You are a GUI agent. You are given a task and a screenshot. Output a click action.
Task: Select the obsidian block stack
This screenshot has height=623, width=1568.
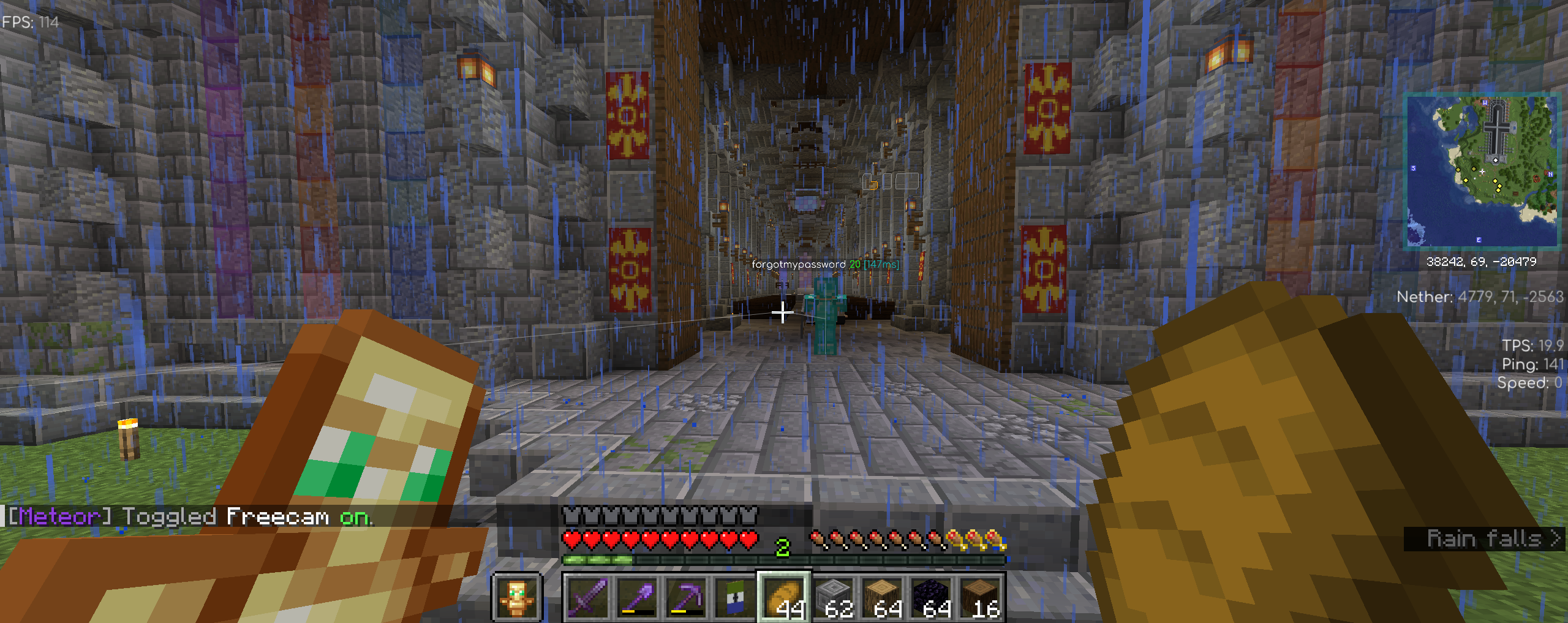click(932, 597)
